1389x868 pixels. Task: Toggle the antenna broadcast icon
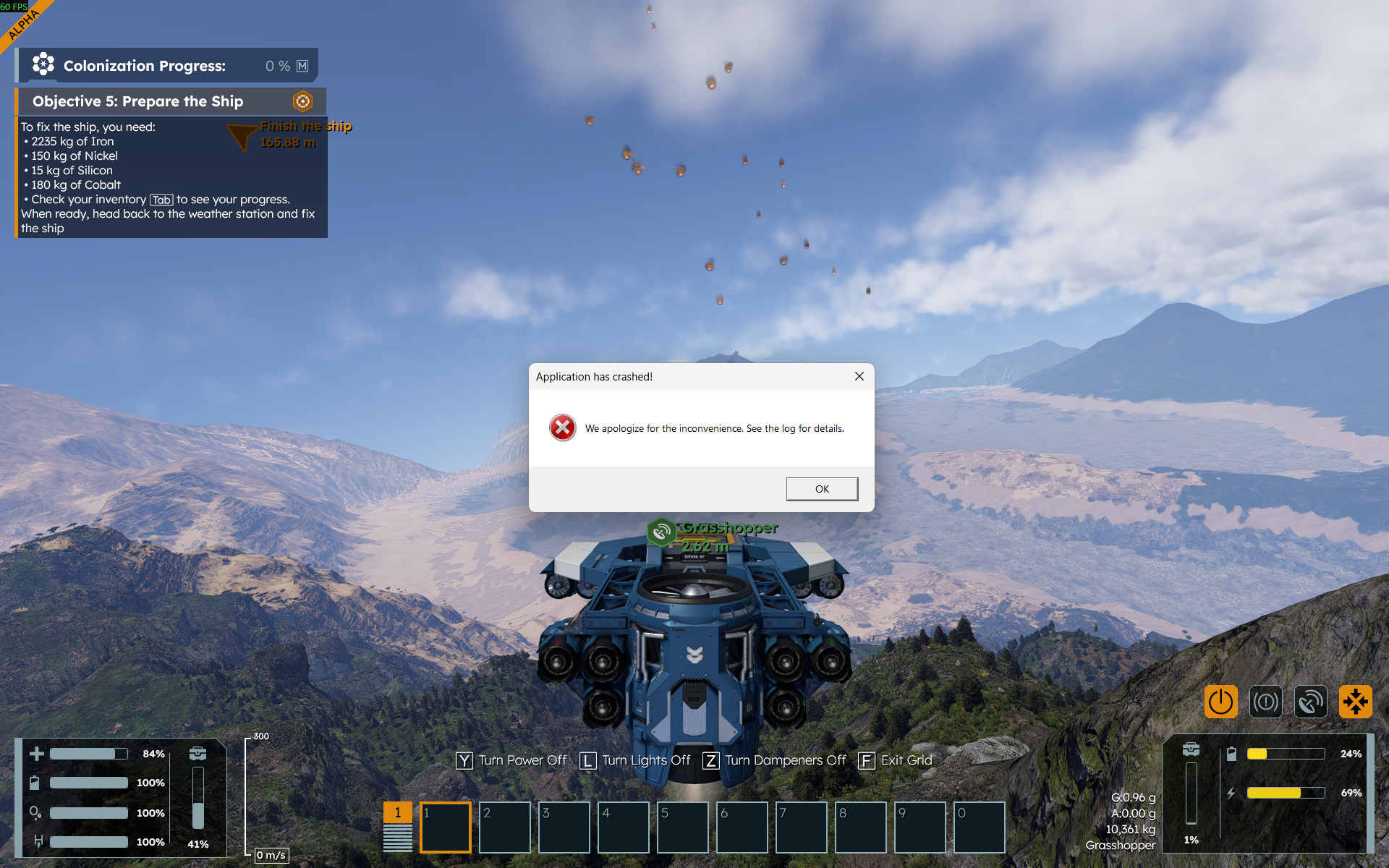pyautogui.click(x=1310, y=702)
